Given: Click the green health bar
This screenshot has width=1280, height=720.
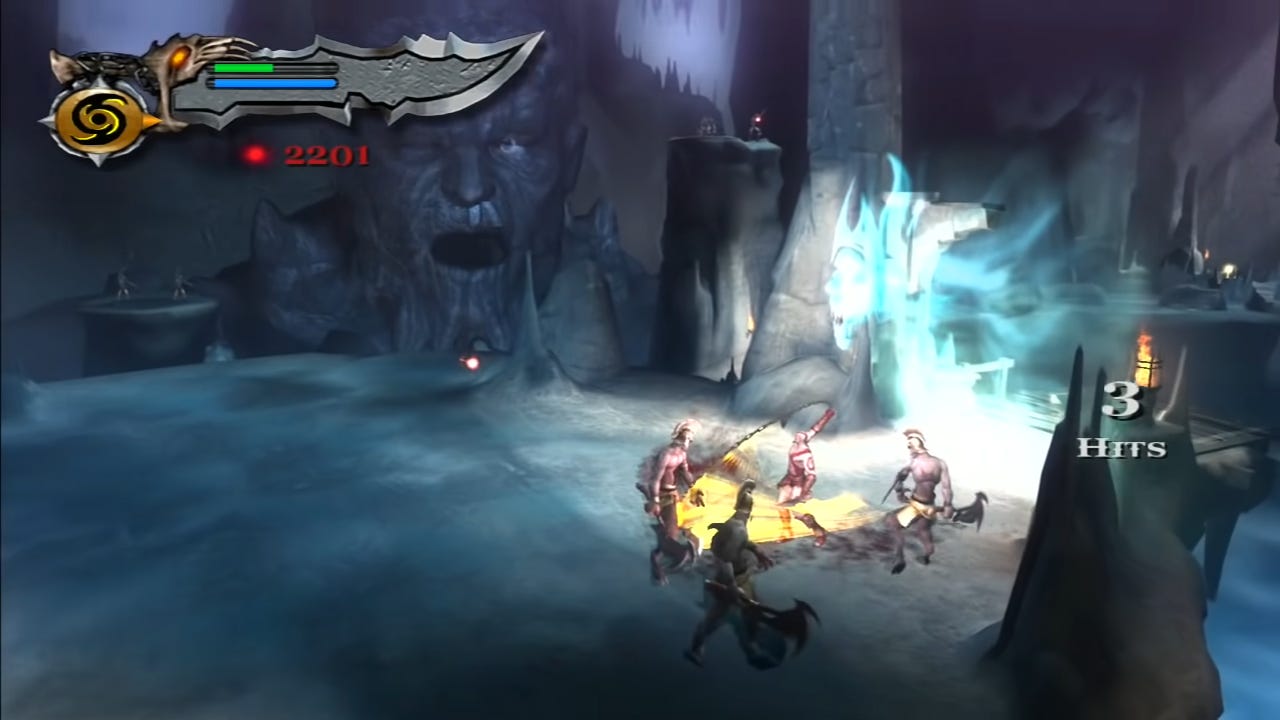Looking at the screenshot, I should (x=246, y=68).
